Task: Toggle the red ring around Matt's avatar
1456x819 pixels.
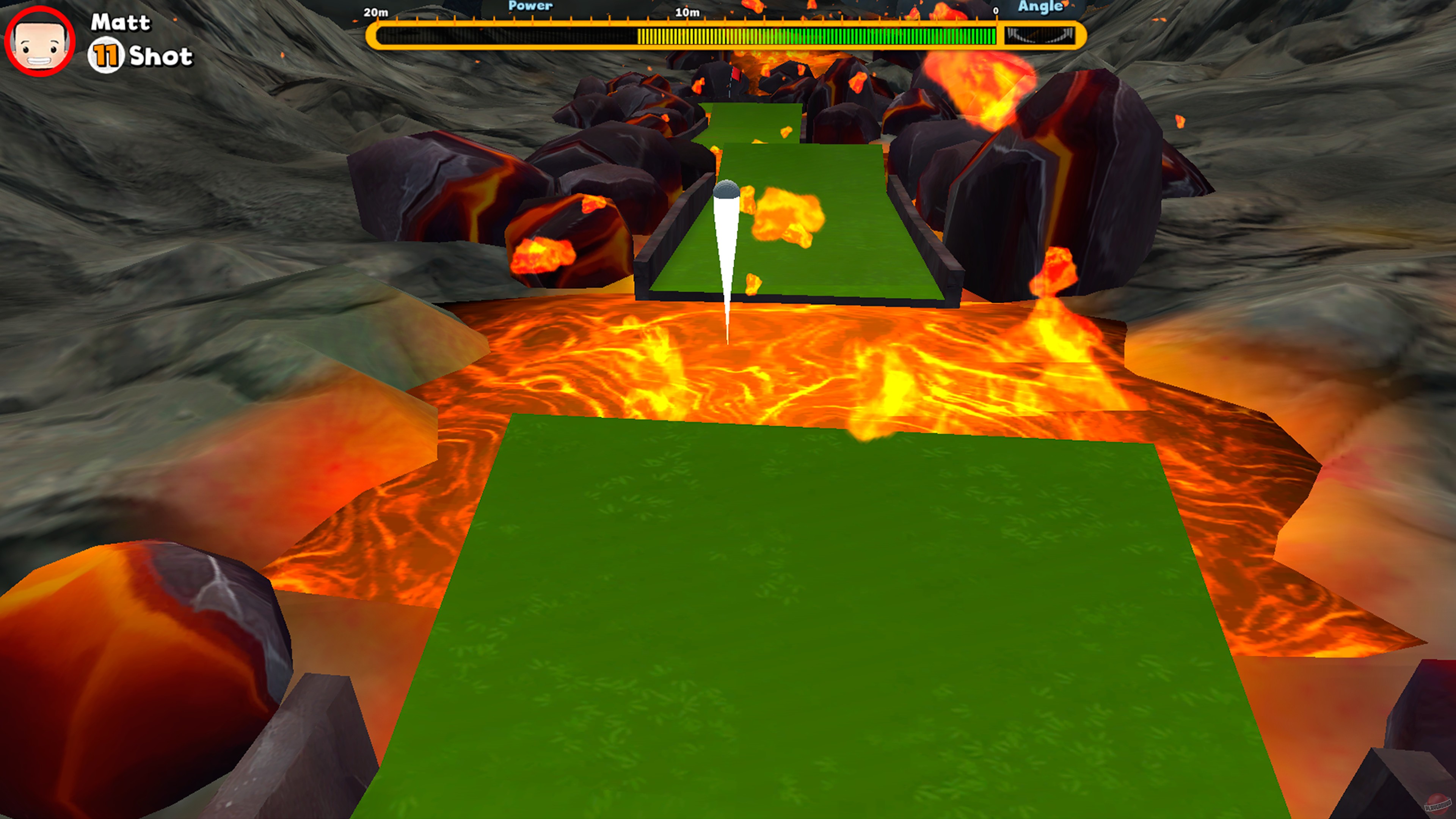Action: [x=39, y=39]
